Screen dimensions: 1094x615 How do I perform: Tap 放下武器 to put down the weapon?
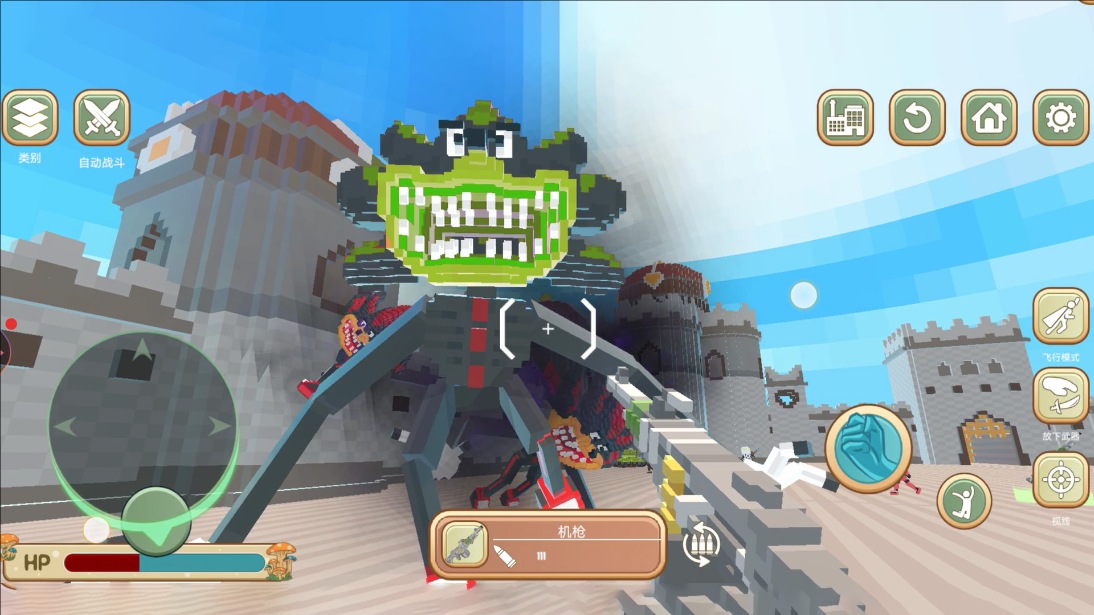click(x=1060, y=396)
